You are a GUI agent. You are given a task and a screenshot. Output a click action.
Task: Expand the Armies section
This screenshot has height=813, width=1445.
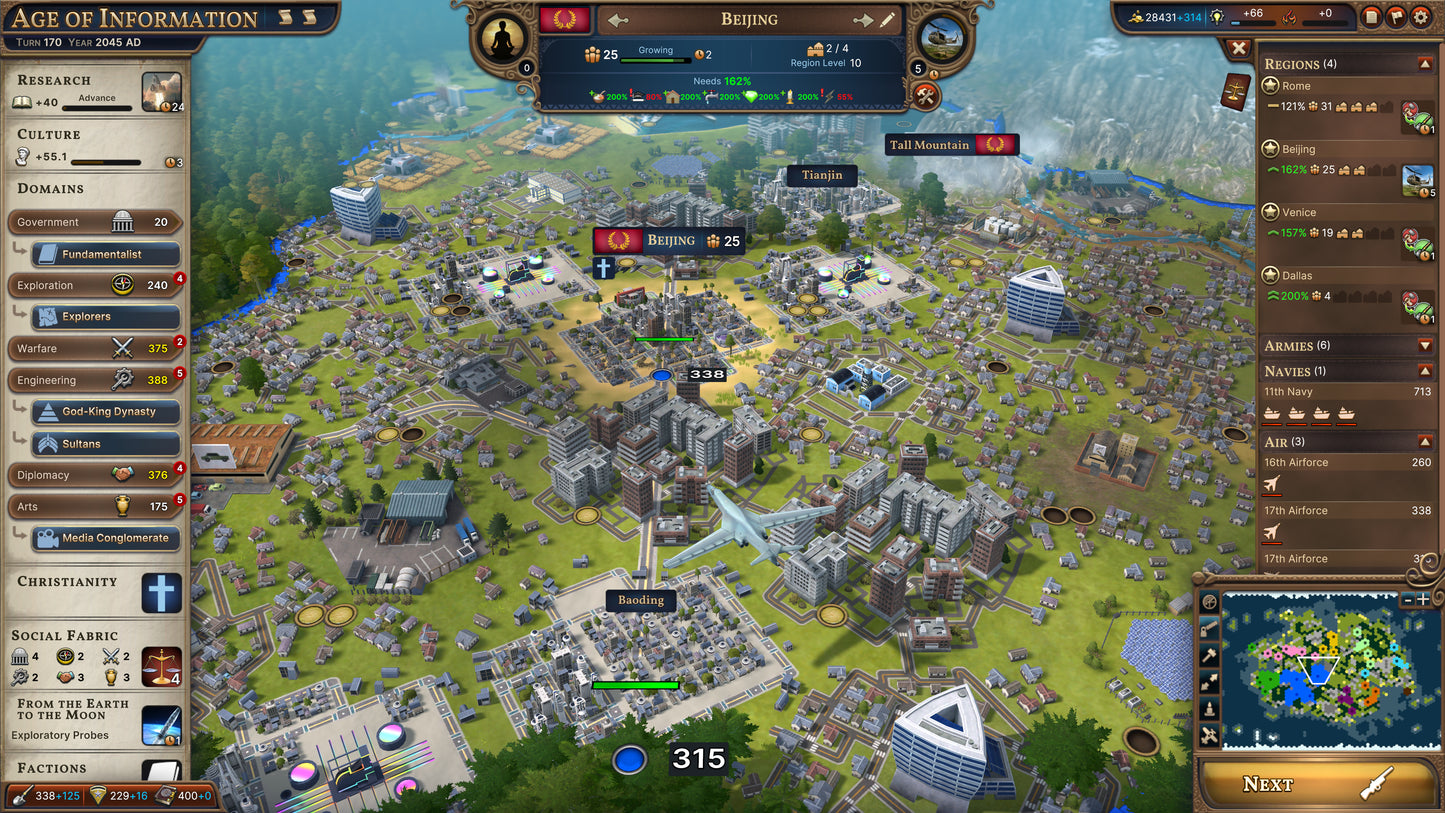pyautogui.click(x=1424, y=345)
